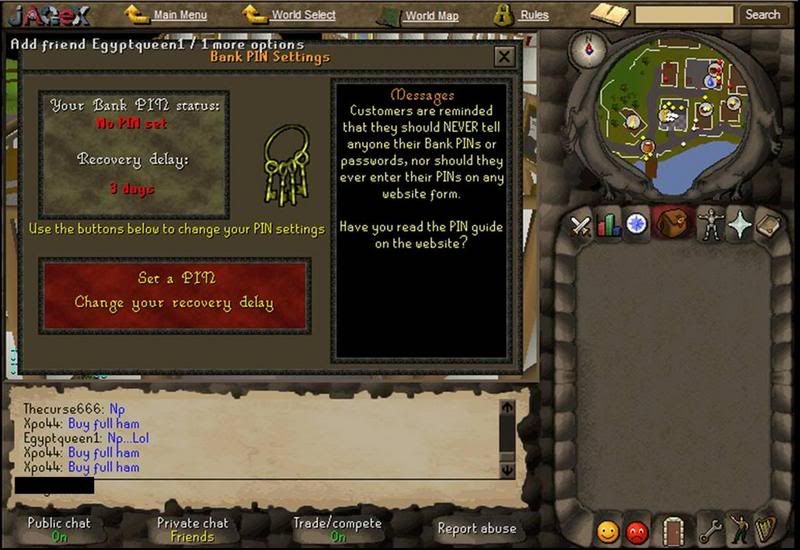Click the compass beside the minimap
The height and width of the screenshot is (550, 800).
587,48
